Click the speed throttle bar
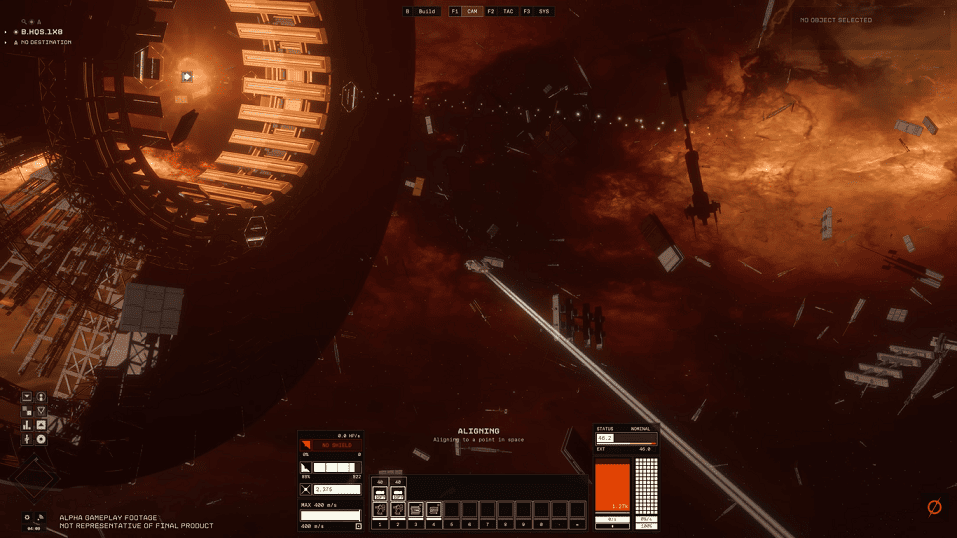Viewport: 957px width, 538px height. [330, 515]
